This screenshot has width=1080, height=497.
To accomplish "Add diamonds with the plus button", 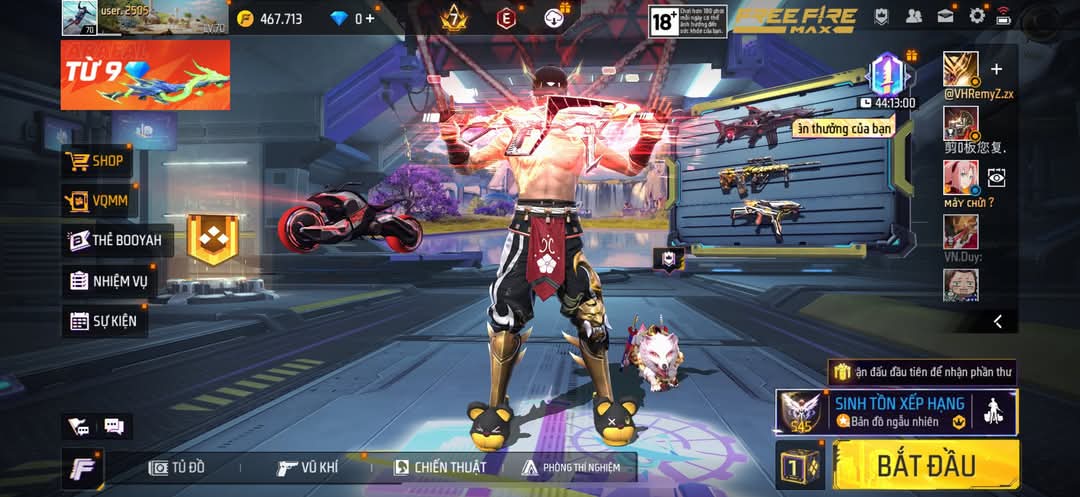I will (x=371, y=18).
